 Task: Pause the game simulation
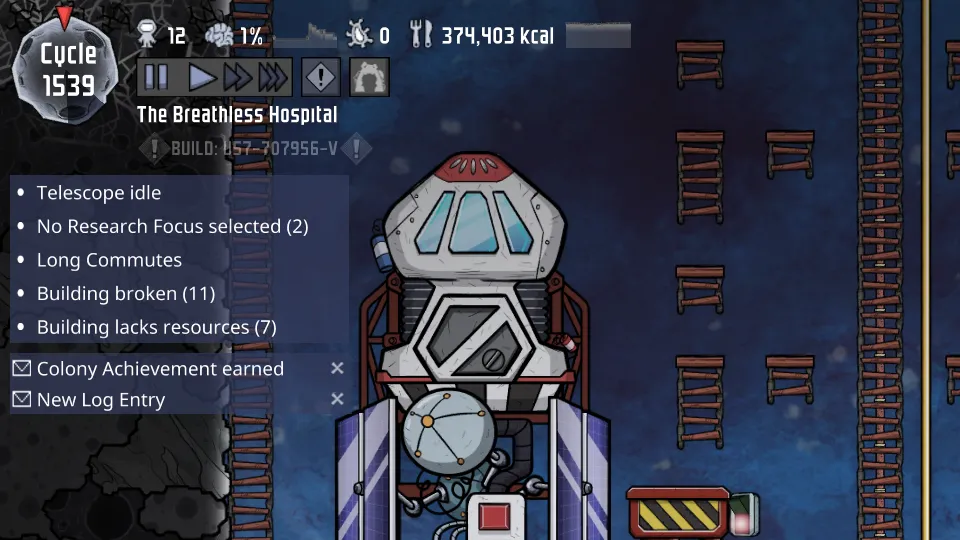point(156,77)
